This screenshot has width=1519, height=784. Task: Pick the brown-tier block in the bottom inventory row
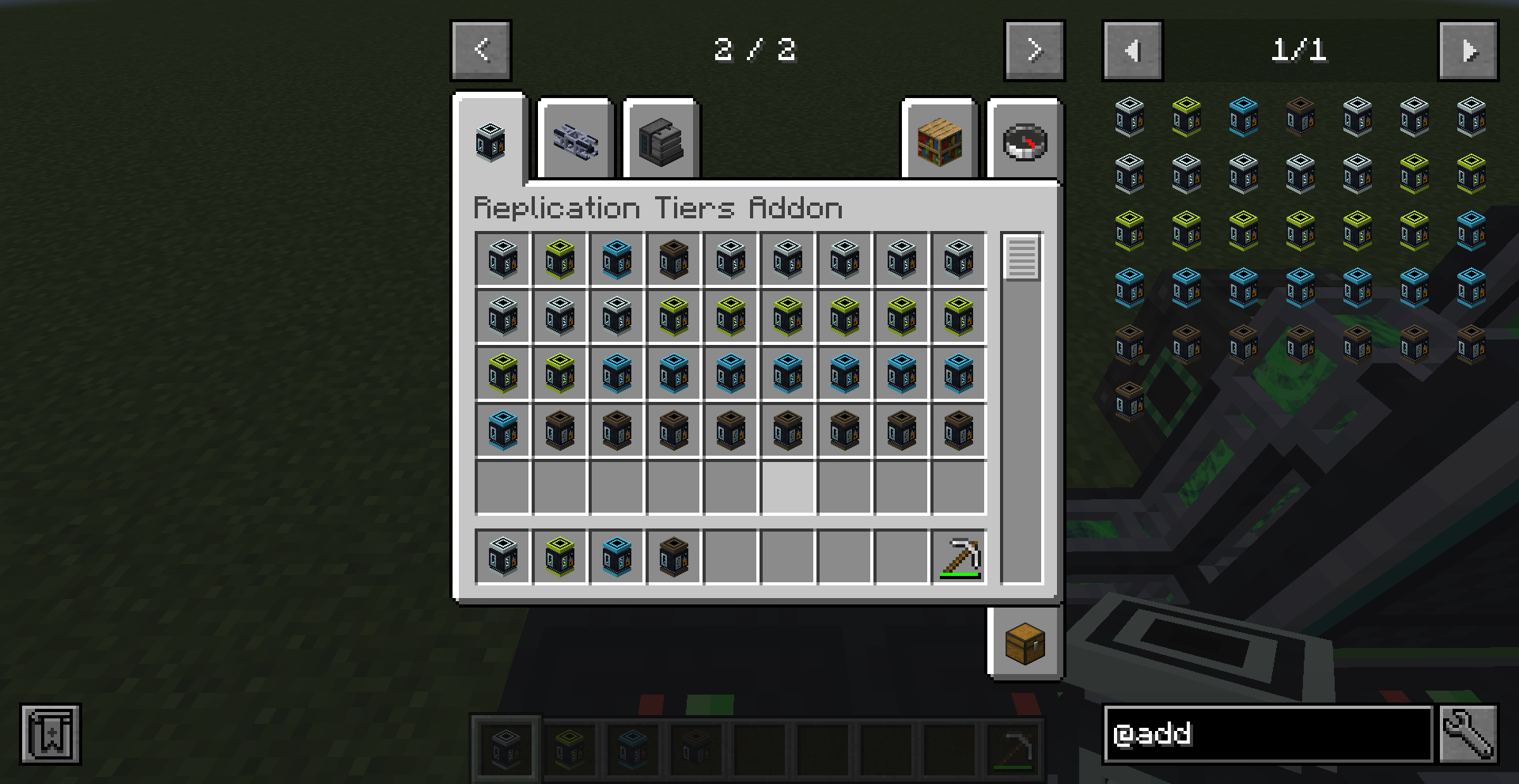(x=673, y=558)
